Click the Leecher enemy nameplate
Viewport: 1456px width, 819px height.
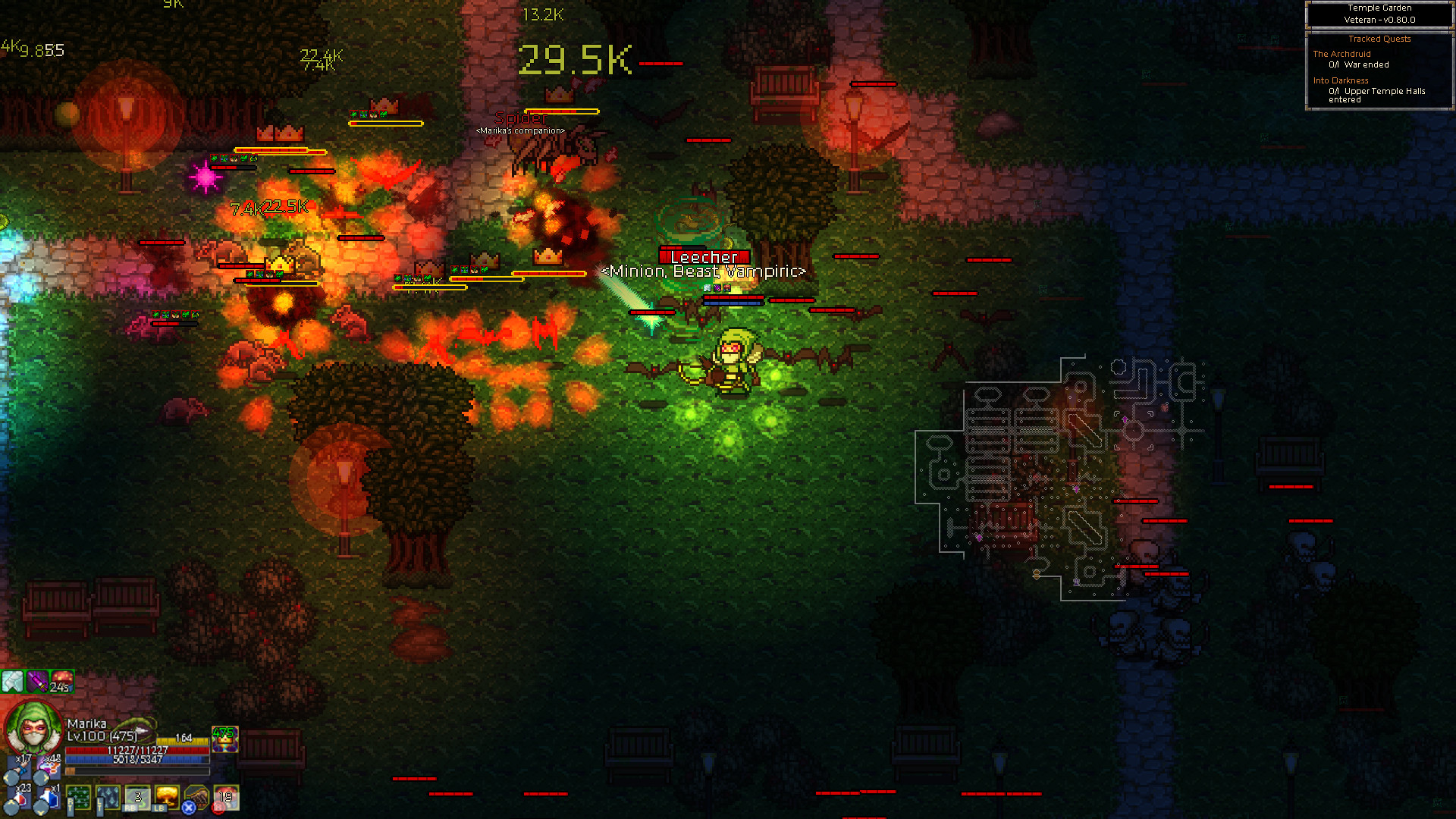point(704,257)
